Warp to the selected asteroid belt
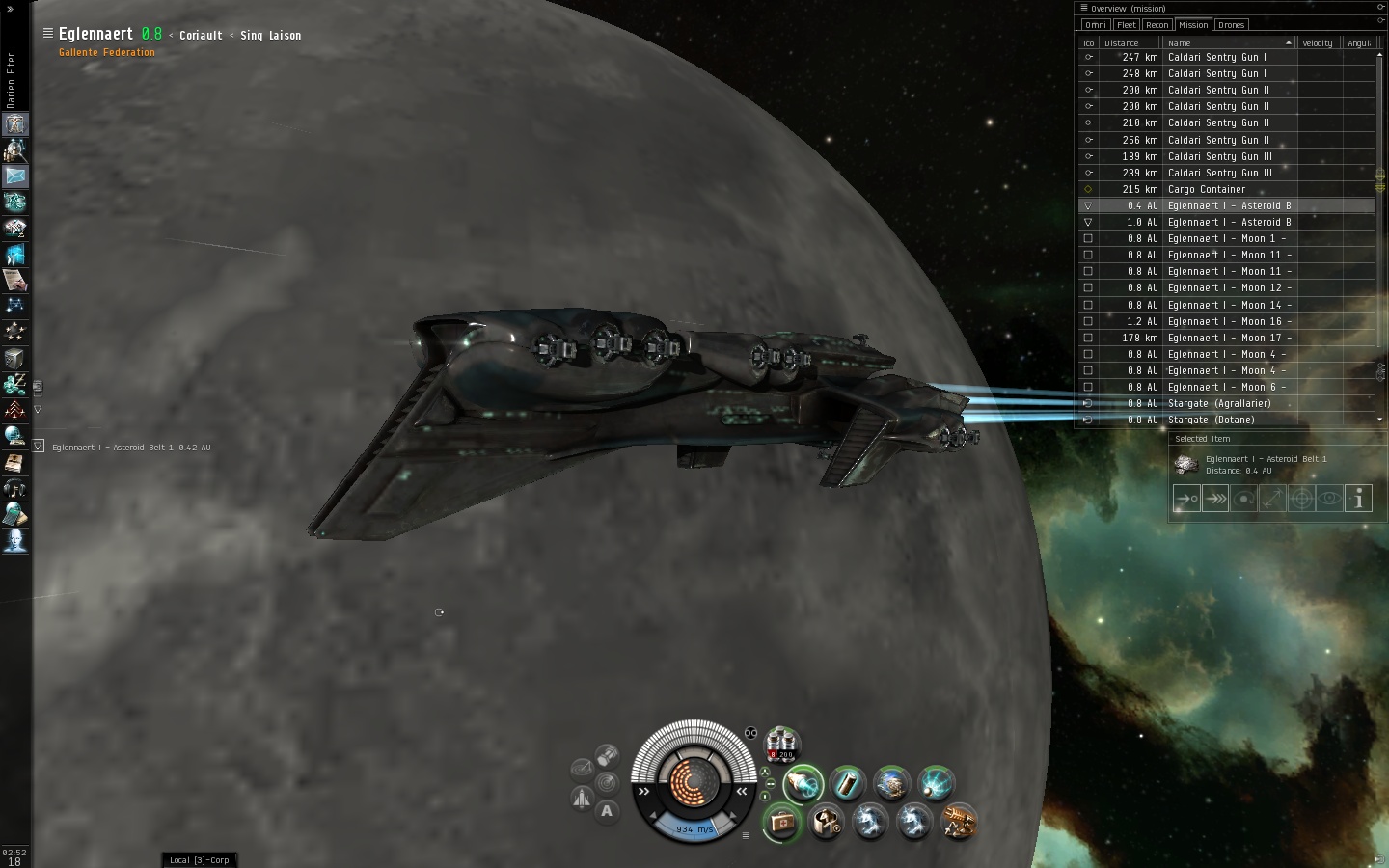The width and height of the screenshot is (1389, 868). tap(1215, 499)
